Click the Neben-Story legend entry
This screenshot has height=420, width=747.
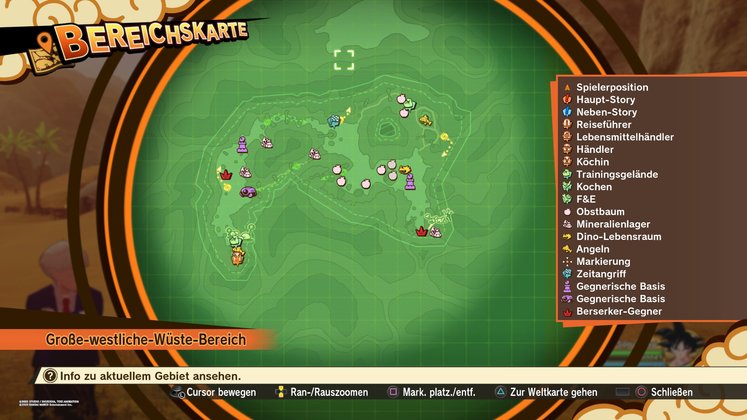tap(606, 112)
